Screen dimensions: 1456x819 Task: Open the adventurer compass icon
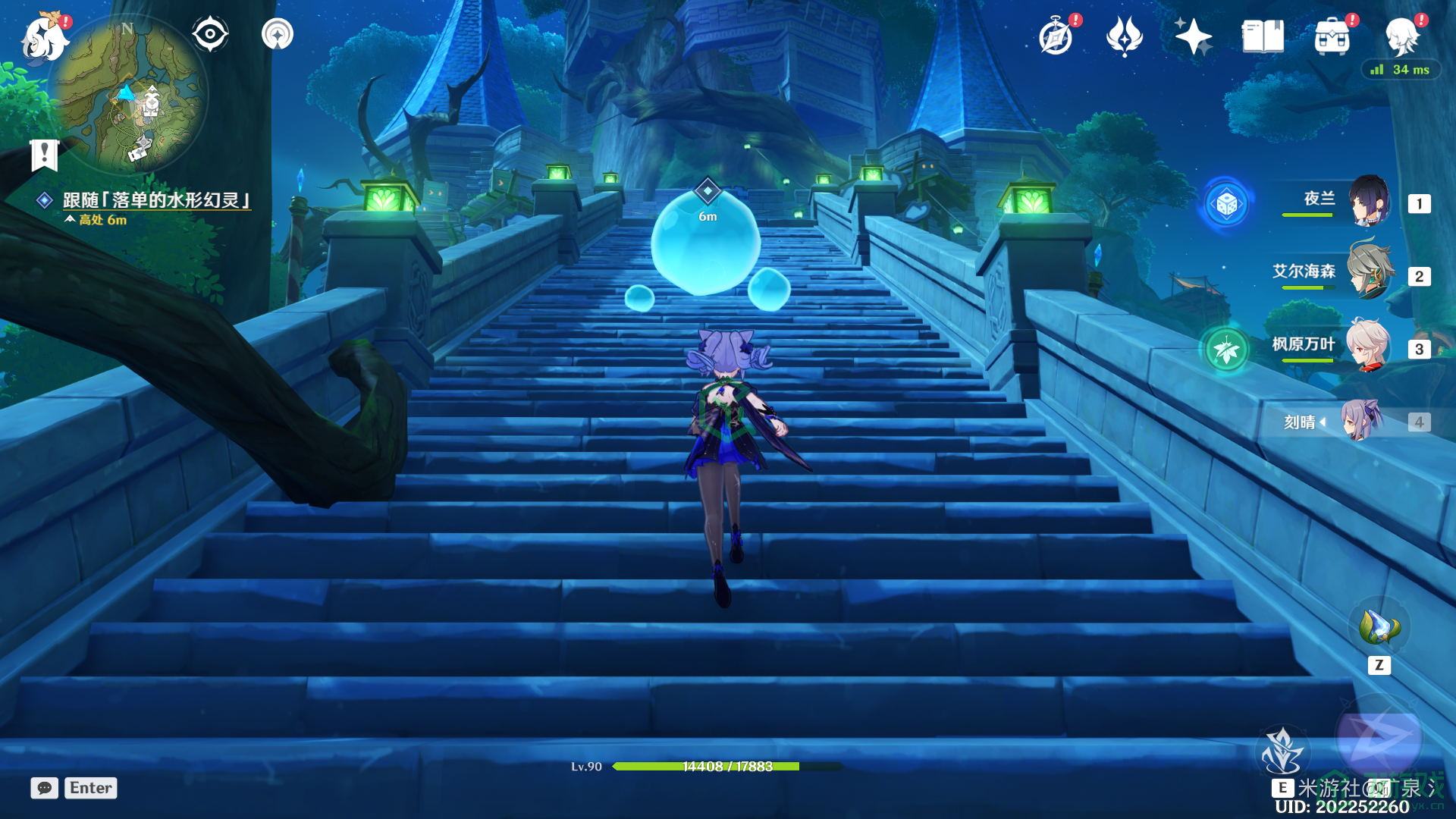[1056, 36]
